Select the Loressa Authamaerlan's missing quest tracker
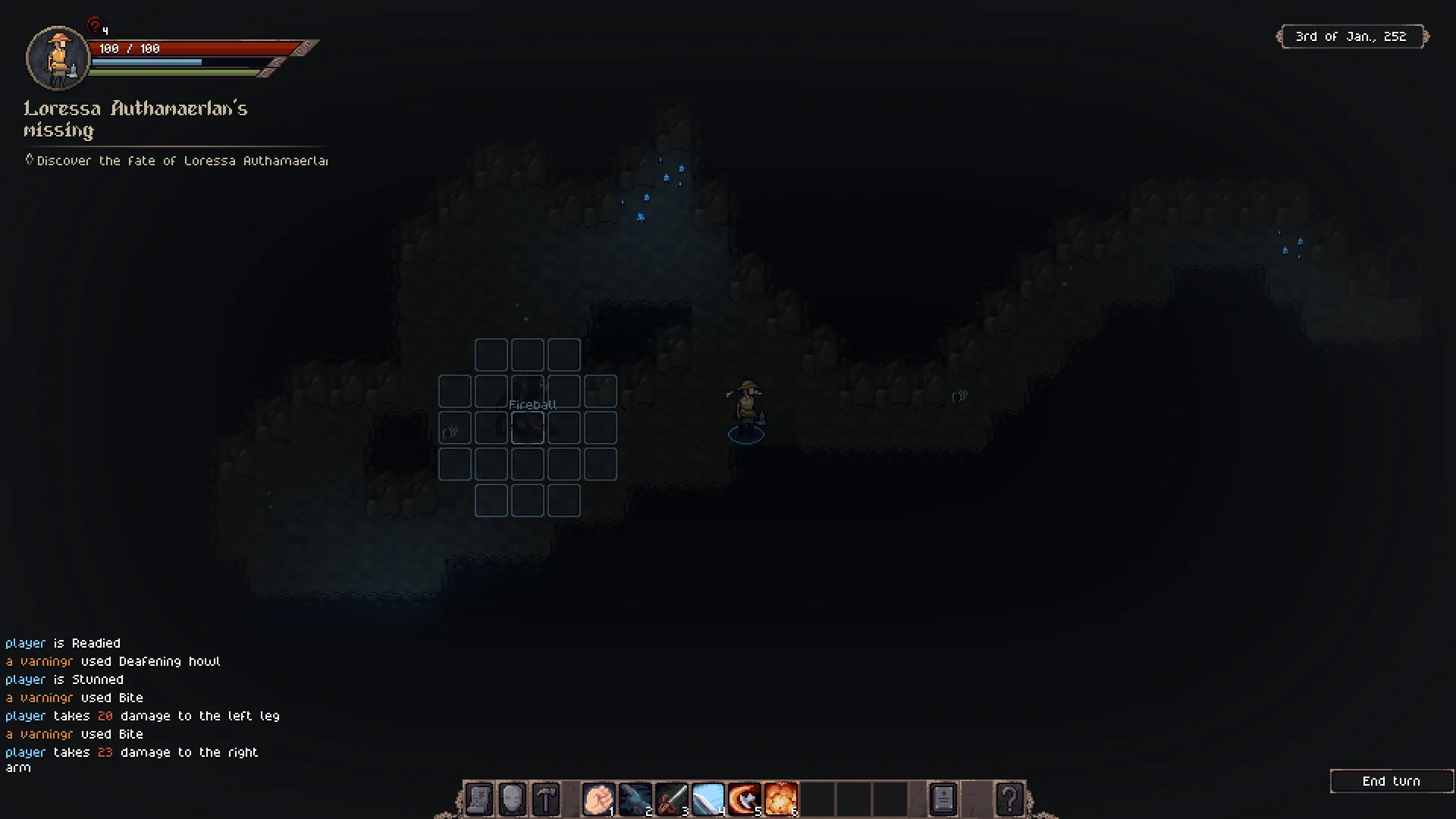 pos(135,119)
